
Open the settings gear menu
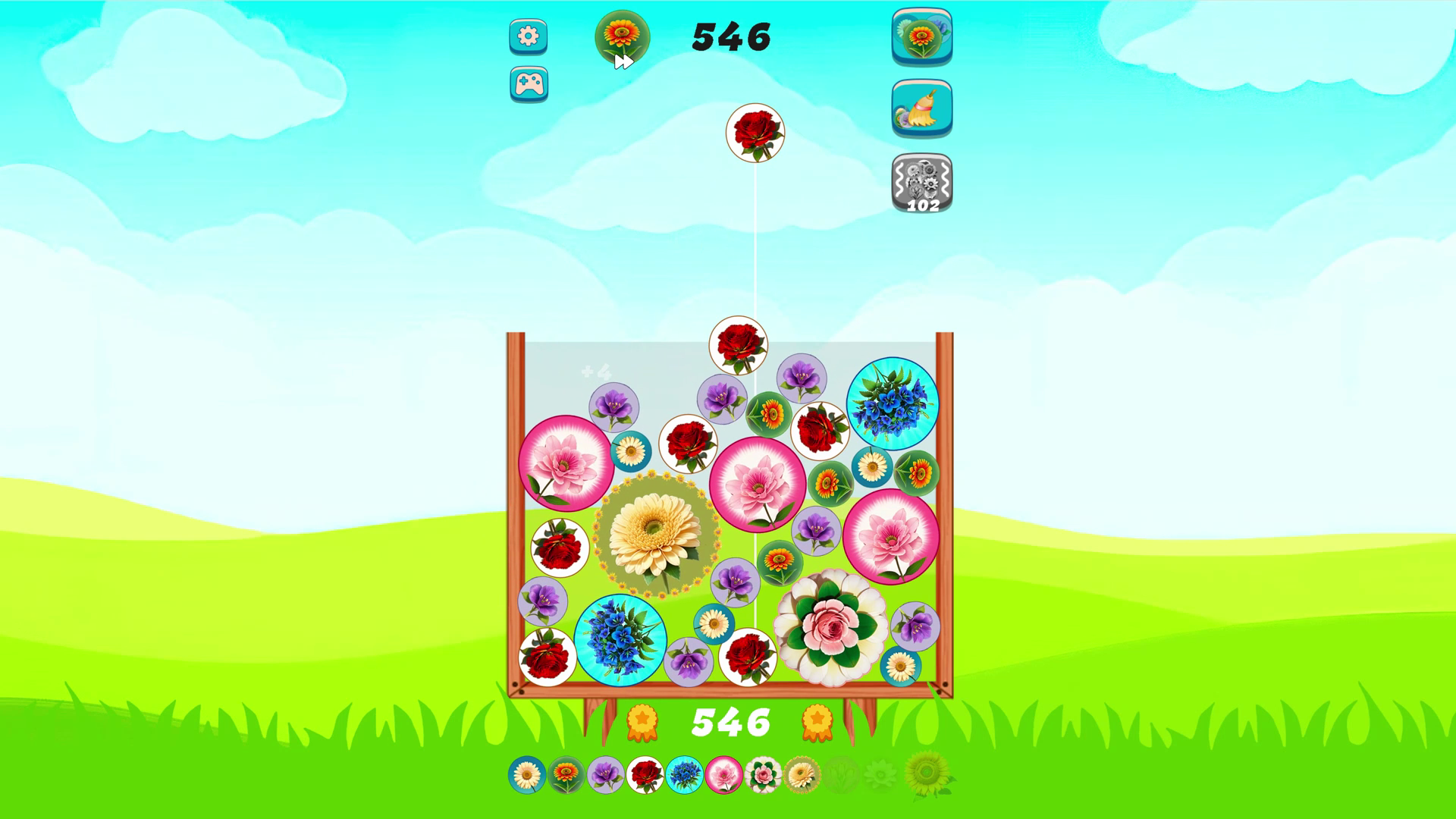[x=528, y=36]
